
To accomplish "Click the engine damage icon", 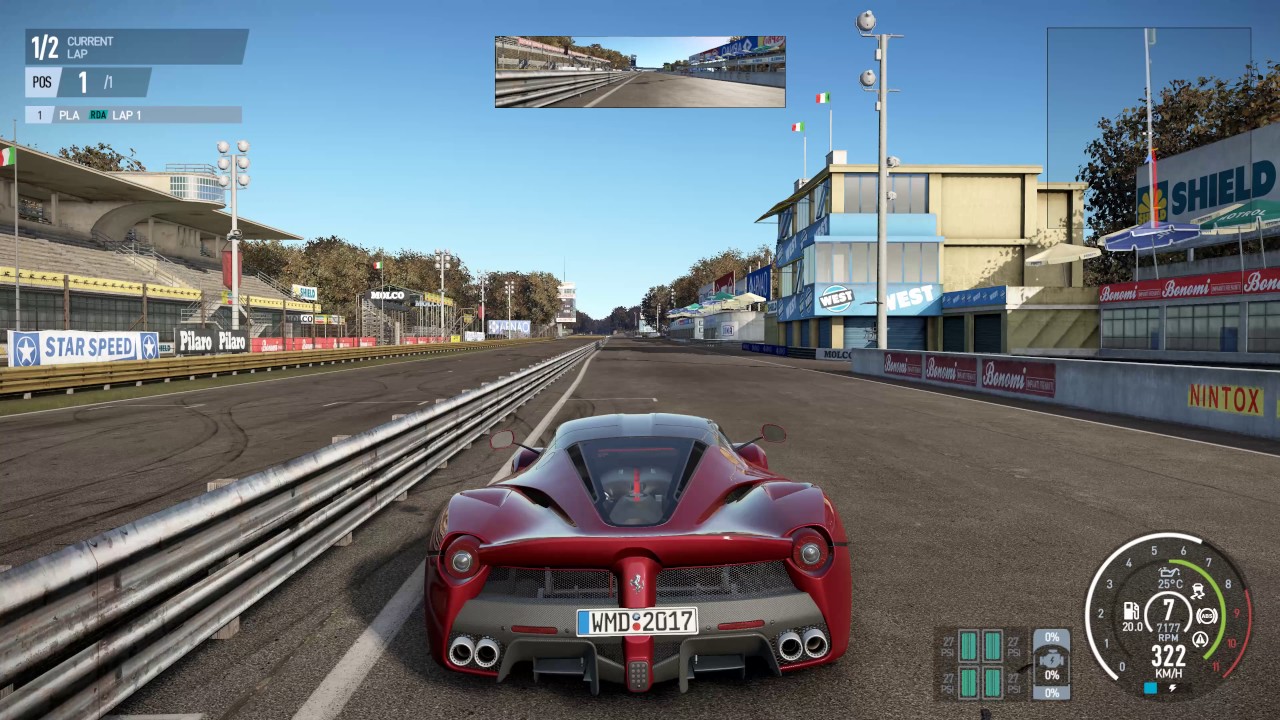I will pos(1051,663).
